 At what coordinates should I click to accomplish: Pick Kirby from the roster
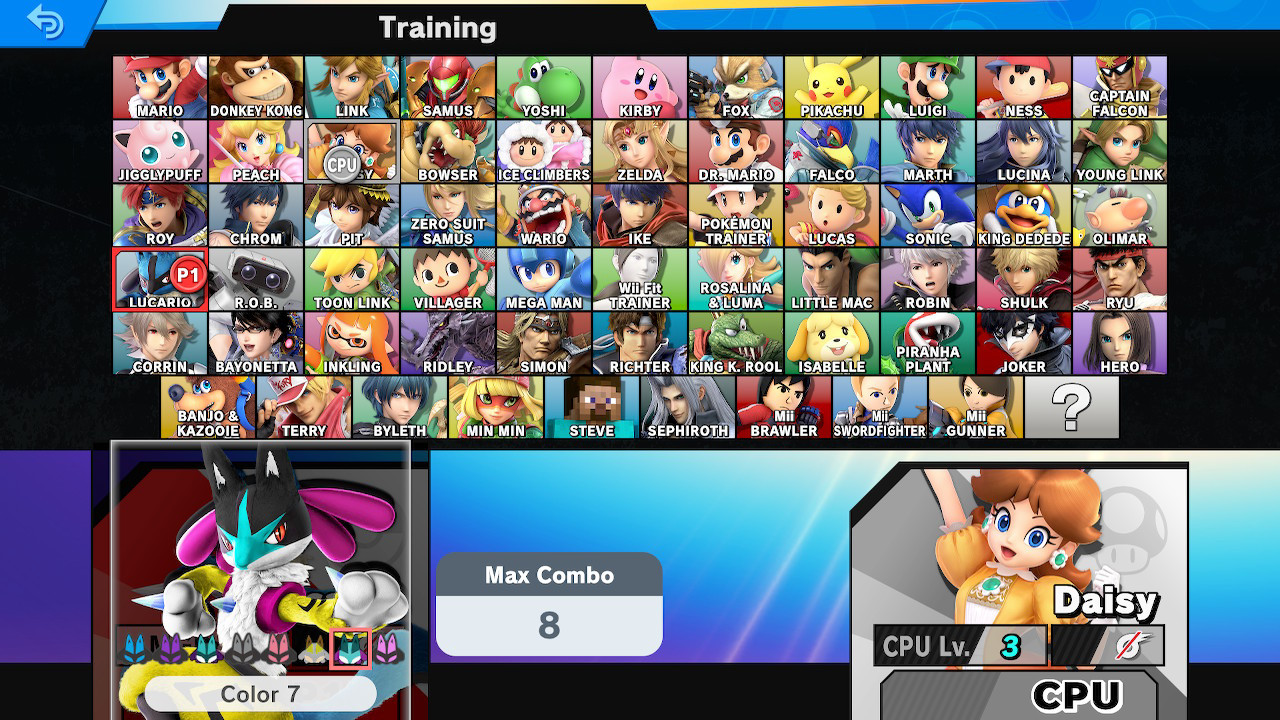[x=640, y=86]
